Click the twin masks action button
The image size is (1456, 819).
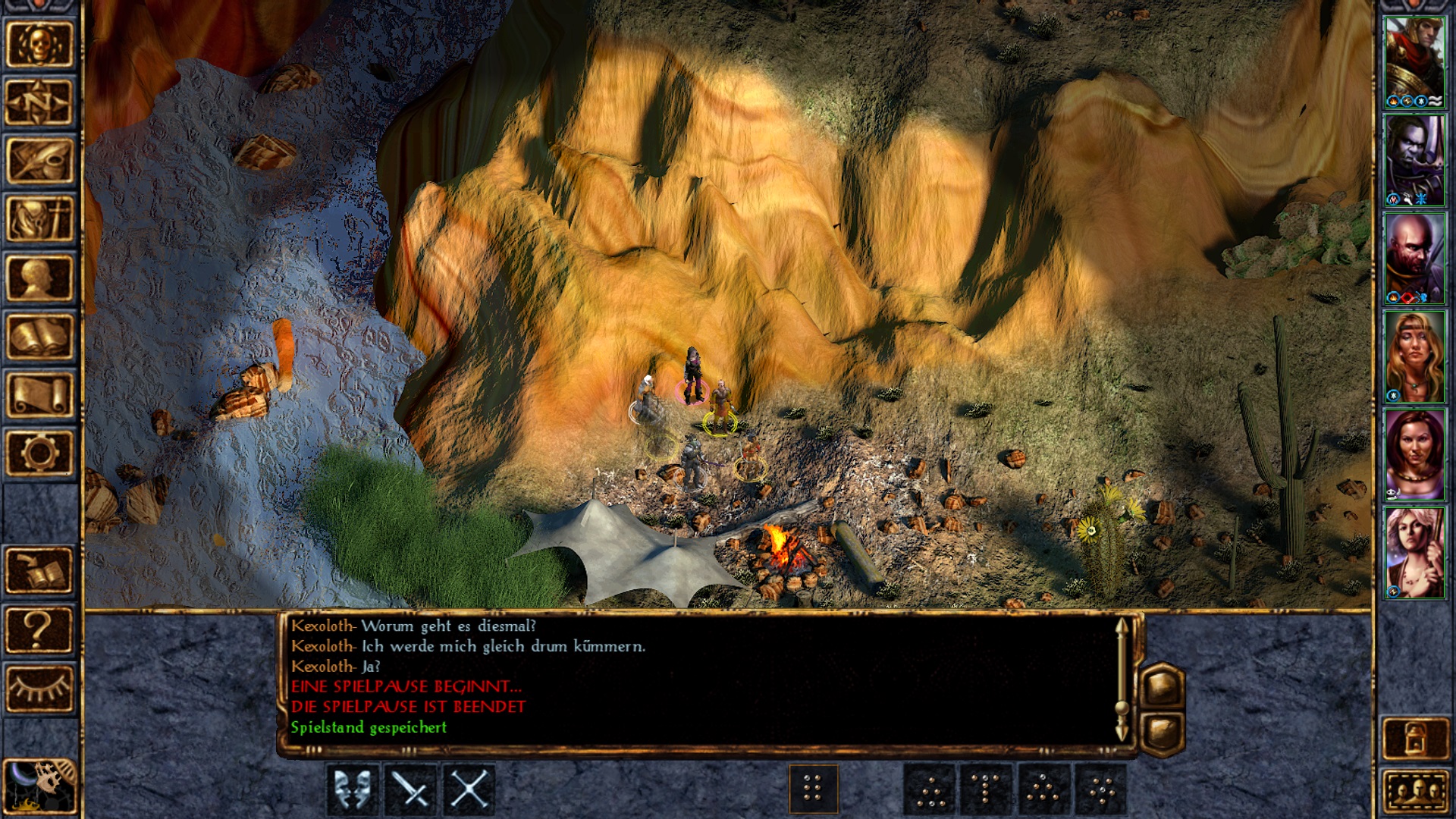tap(353, 789)
